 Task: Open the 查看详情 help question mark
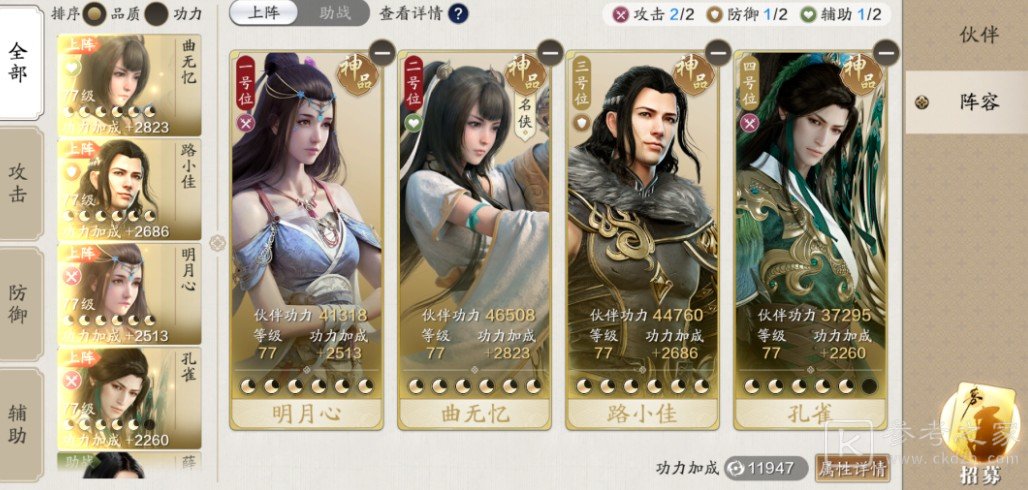click(x=458, y=14)
